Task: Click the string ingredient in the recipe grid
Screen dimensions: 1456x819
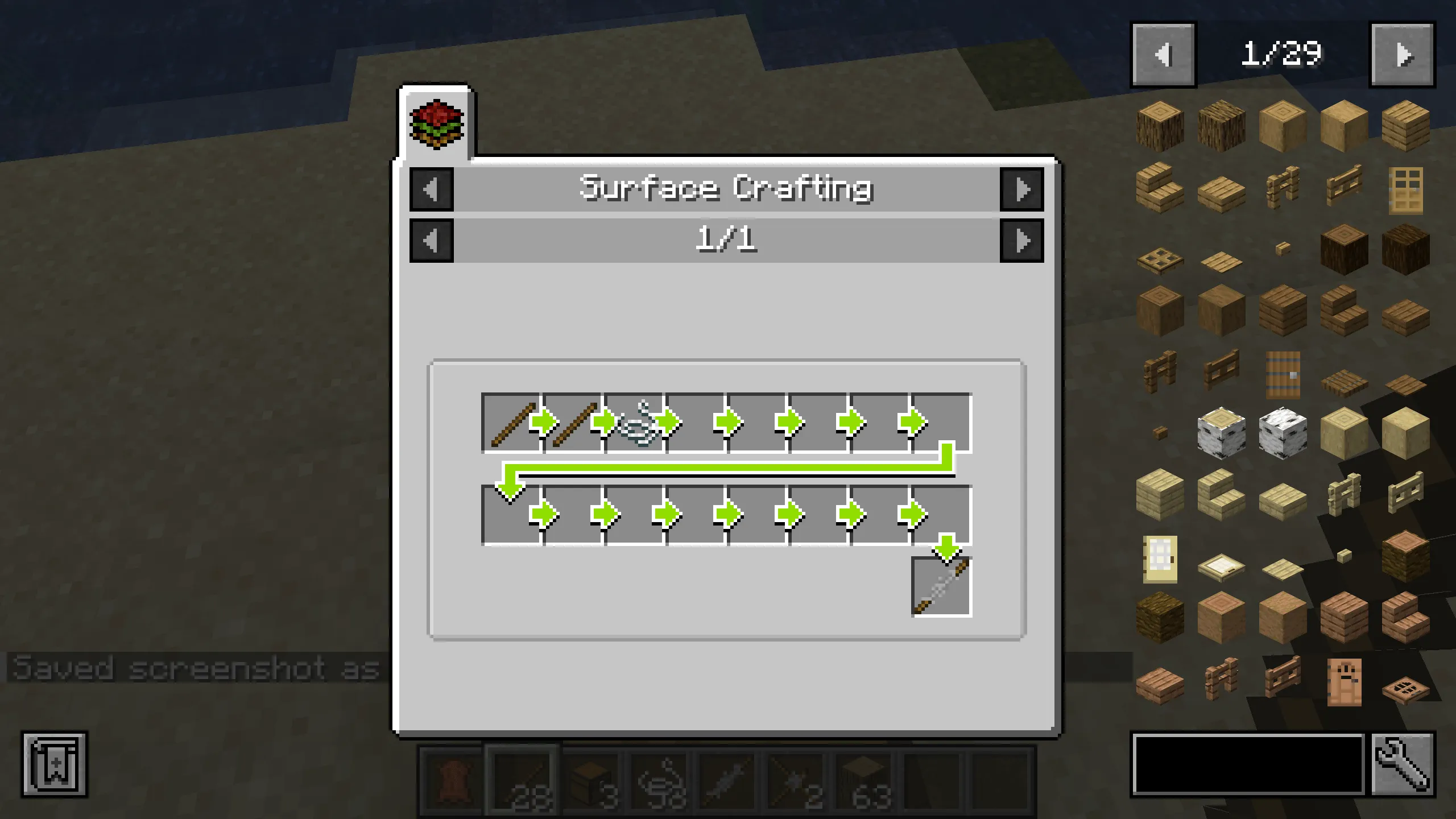Action: coord(640,421)
